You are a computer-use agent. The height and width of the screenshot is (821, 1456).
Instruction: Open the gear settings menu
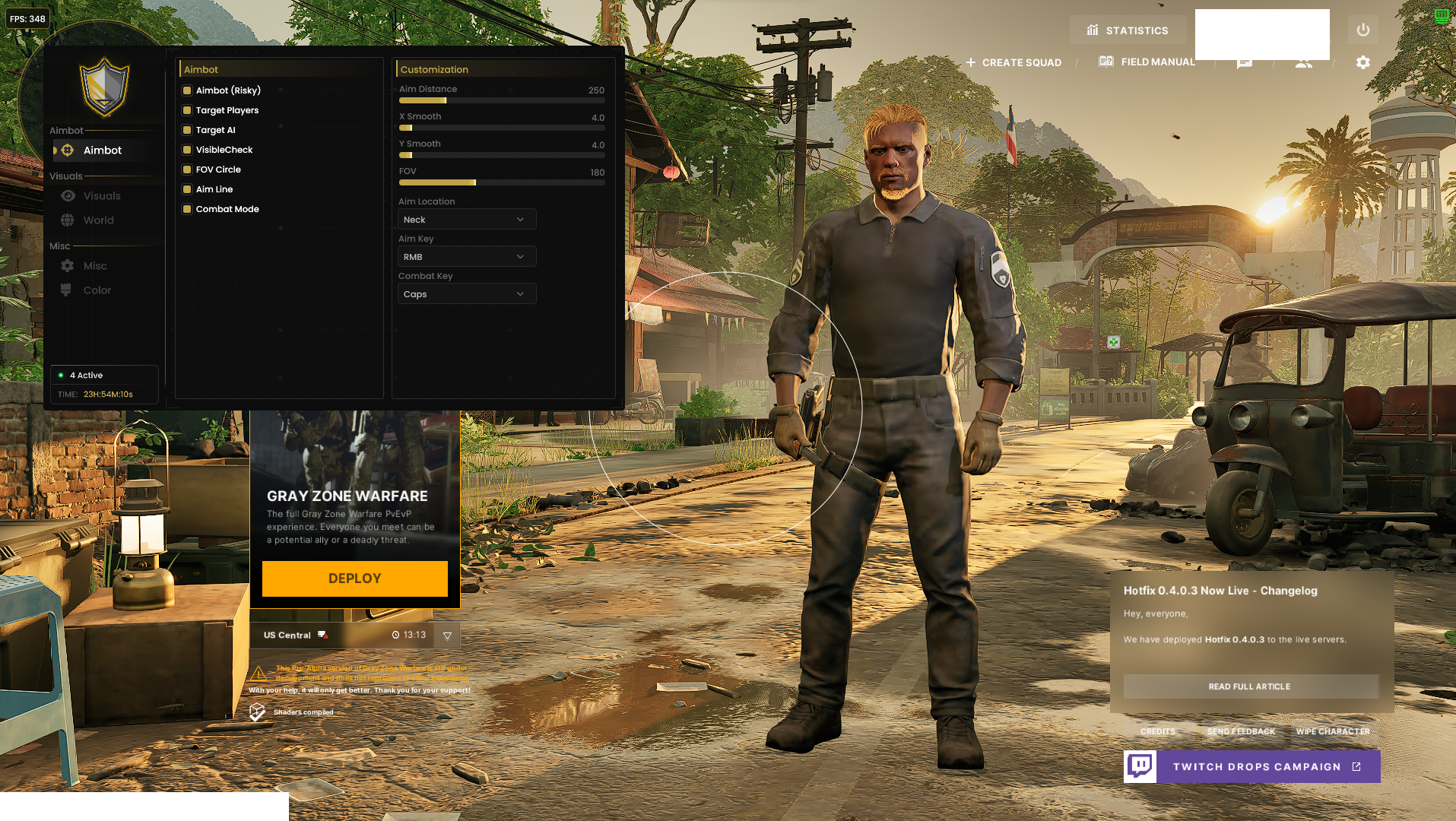tap(1362, 62)
